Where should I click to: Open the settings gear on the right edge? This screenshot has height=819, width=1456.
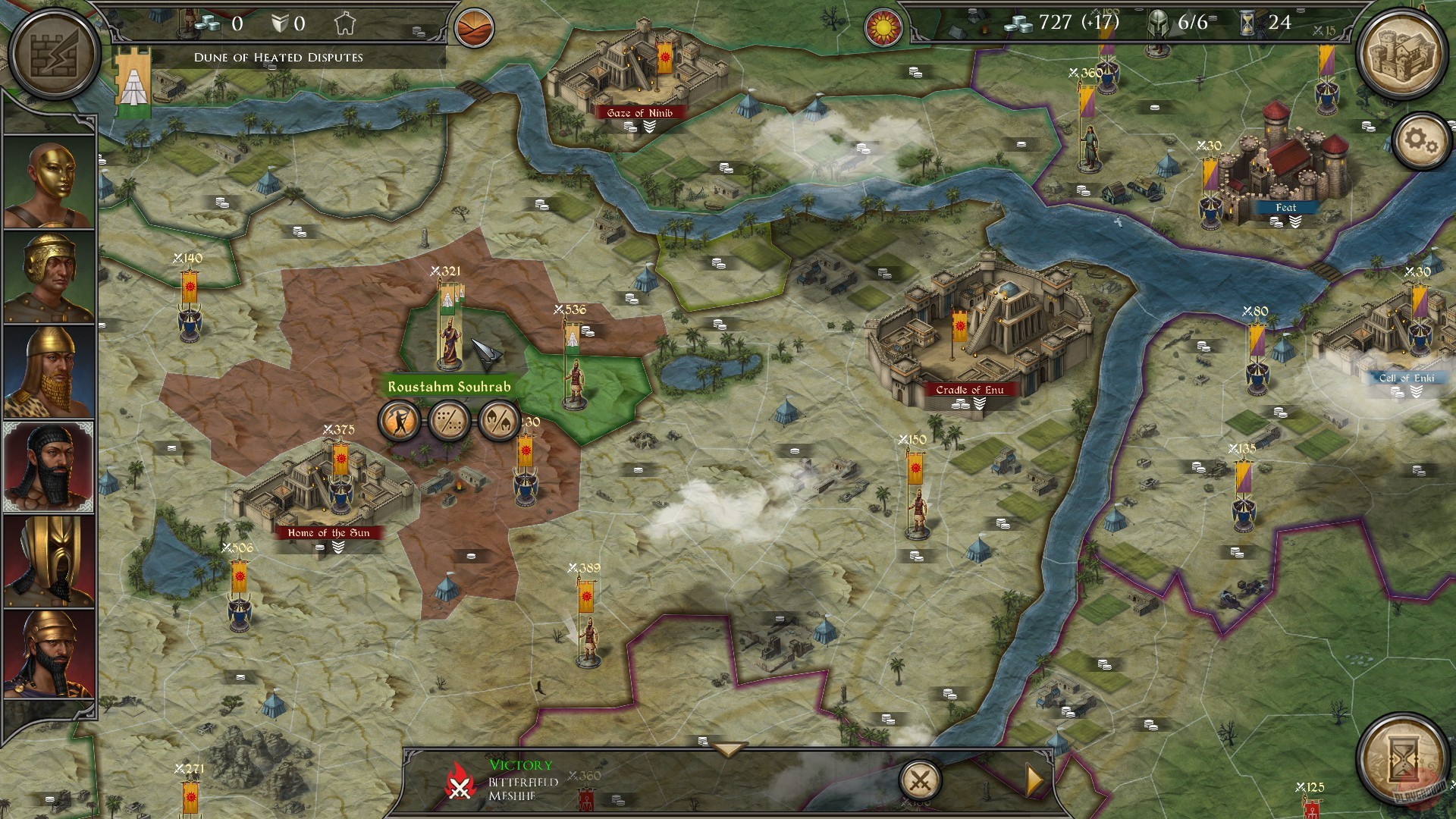(x=1421, y=140)
